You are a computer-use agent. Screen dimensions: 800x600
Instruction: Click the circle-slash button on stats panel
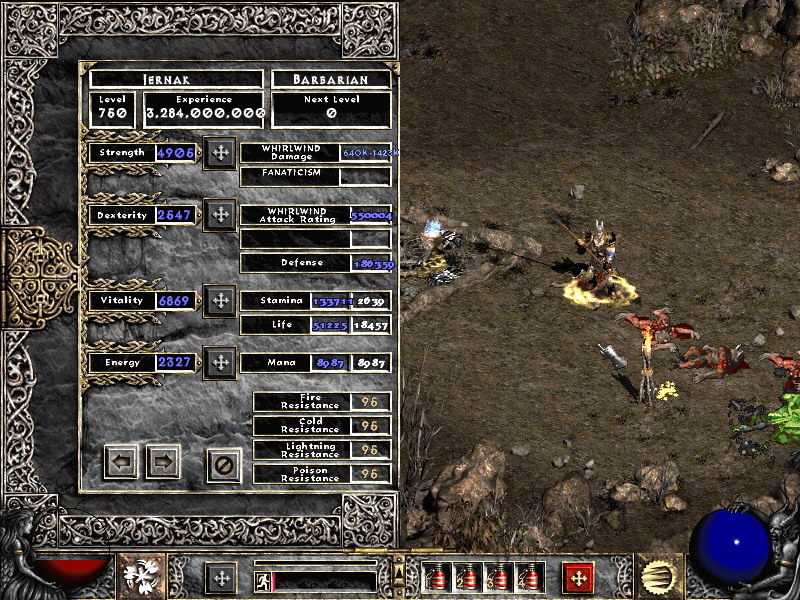[x=224, y=465]
